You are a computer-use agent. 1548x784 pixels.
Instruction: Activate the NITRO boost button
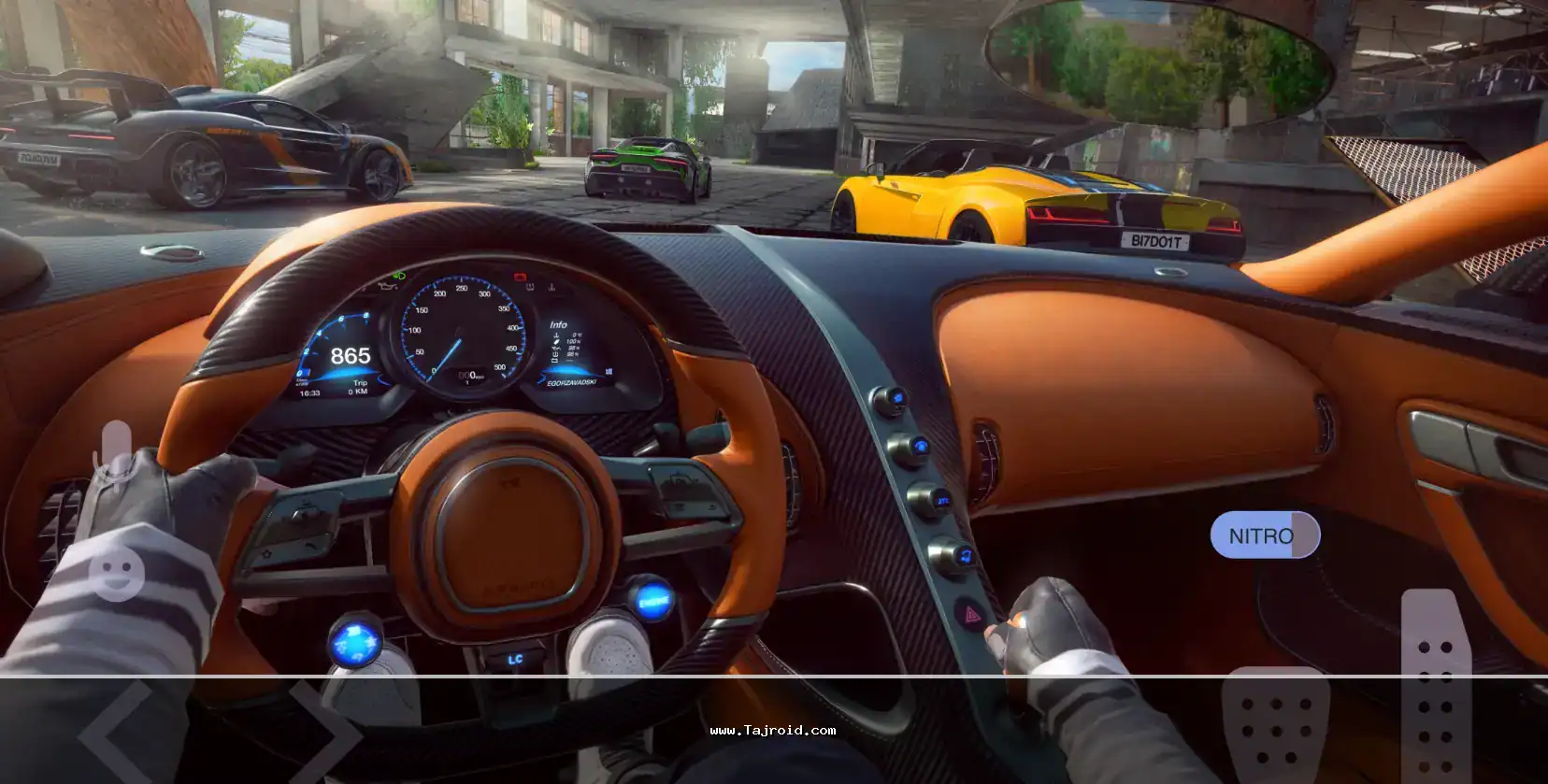[1264, 535]
